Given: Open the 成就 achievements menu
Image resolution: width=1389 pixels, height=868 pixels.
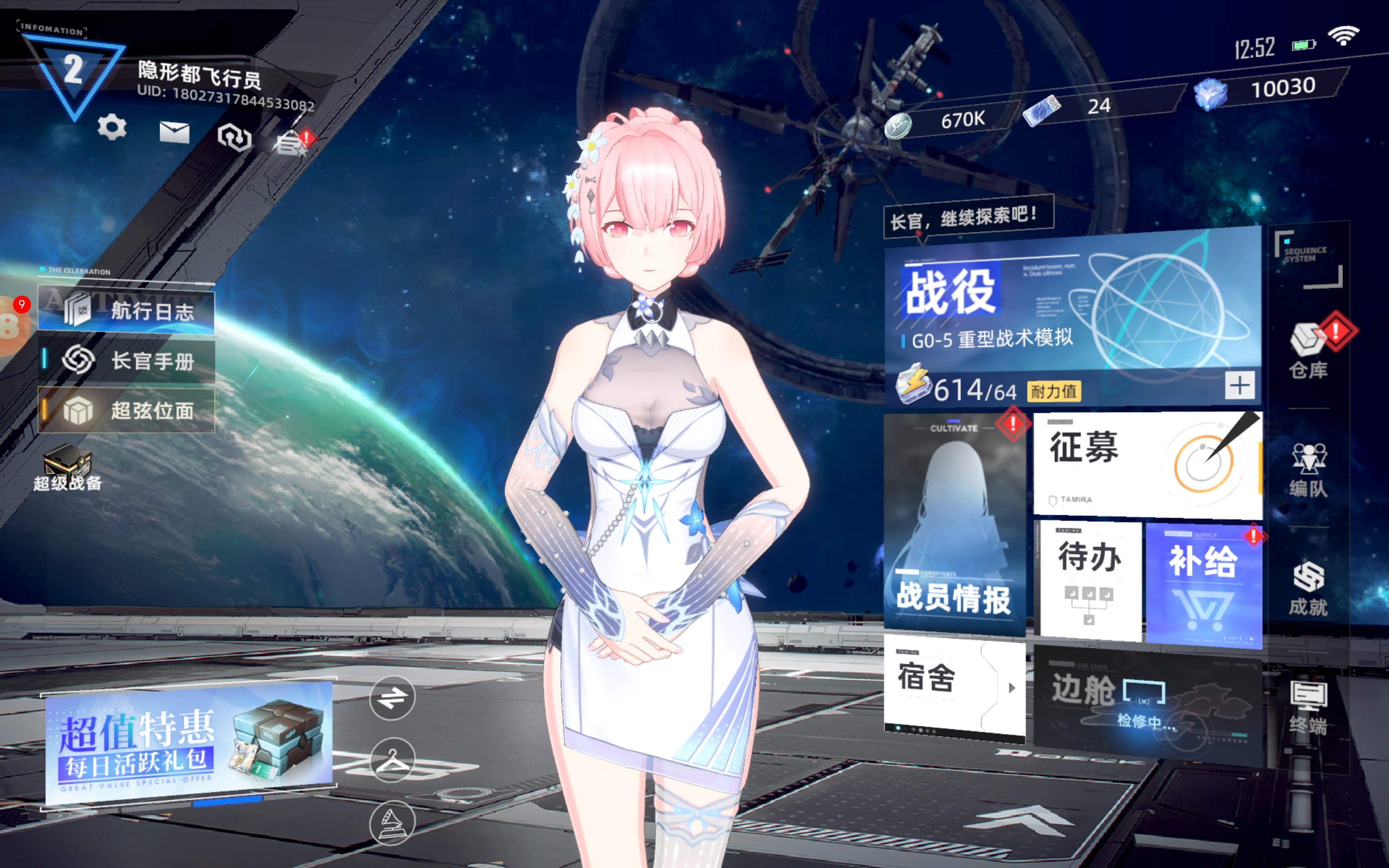Looking at the screenshot, I should point(1309,588).
